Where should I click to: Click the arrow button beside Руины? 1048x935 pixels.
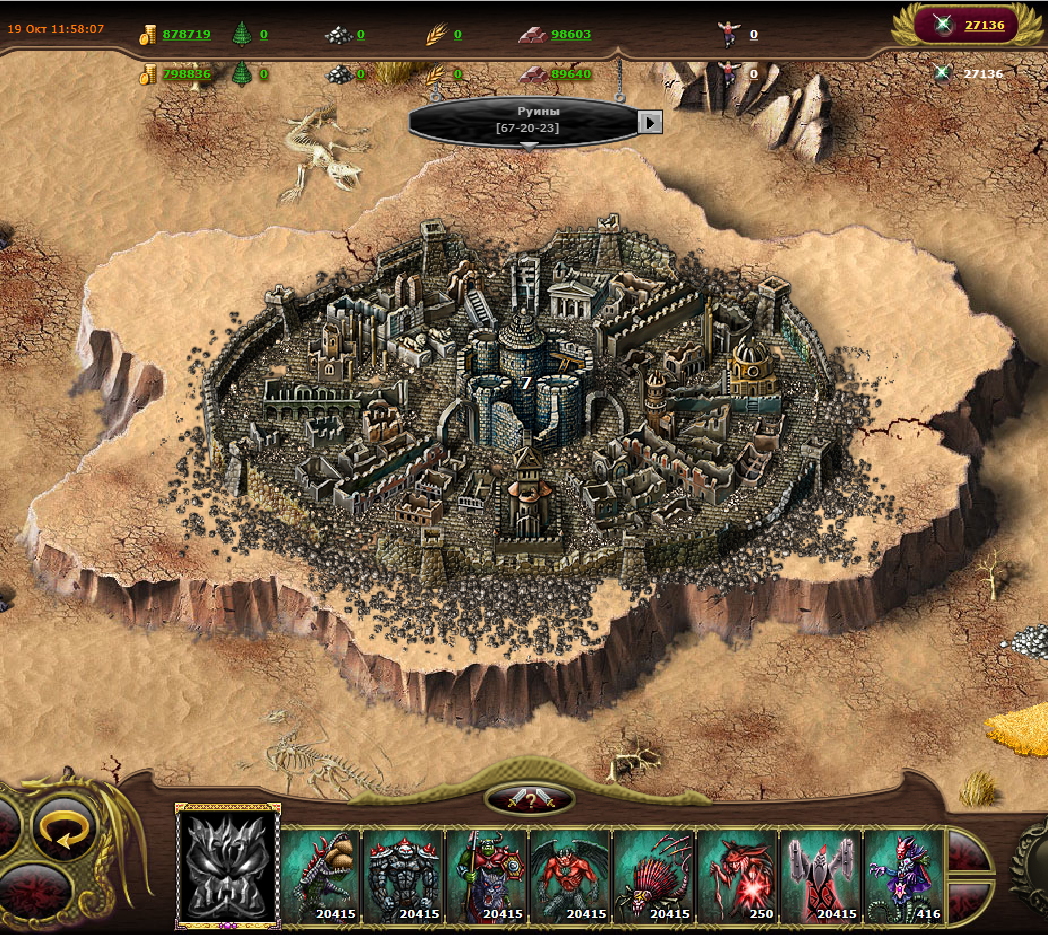651,122
